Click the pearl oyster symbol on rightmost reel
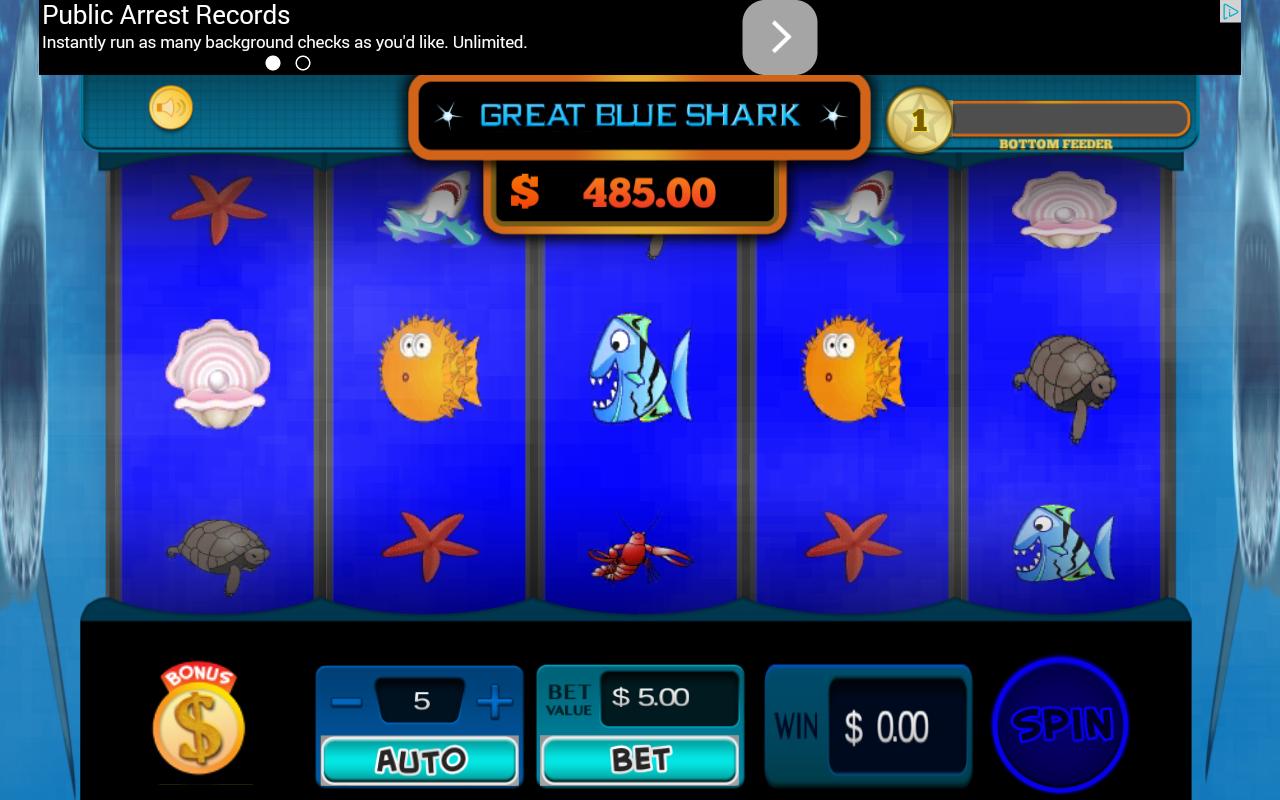This screenshot has width=1280, height=800. coord(1064,208)
